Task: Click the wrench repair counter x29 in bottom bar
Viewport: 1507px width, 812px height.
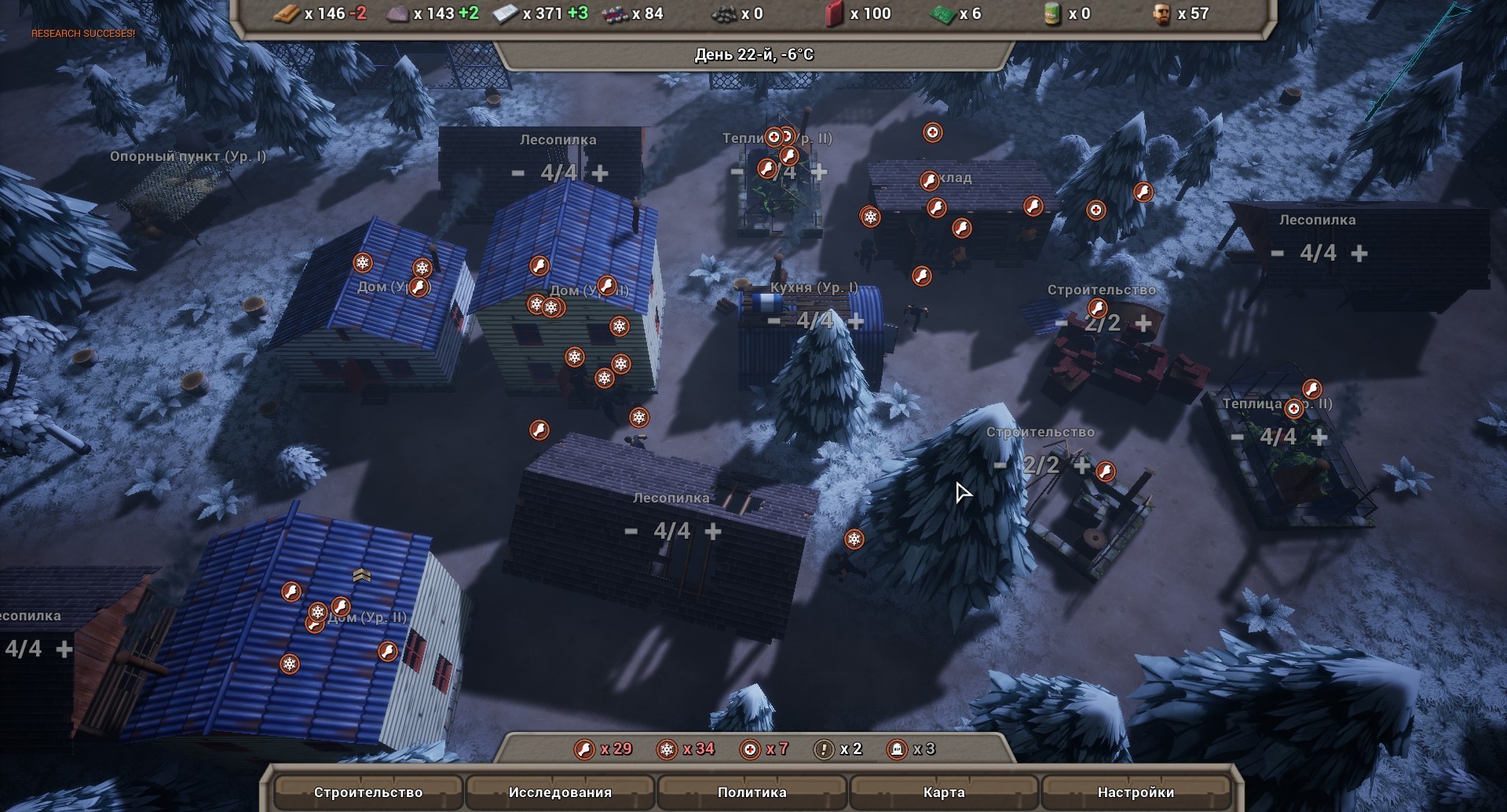Action: point(583,749)
